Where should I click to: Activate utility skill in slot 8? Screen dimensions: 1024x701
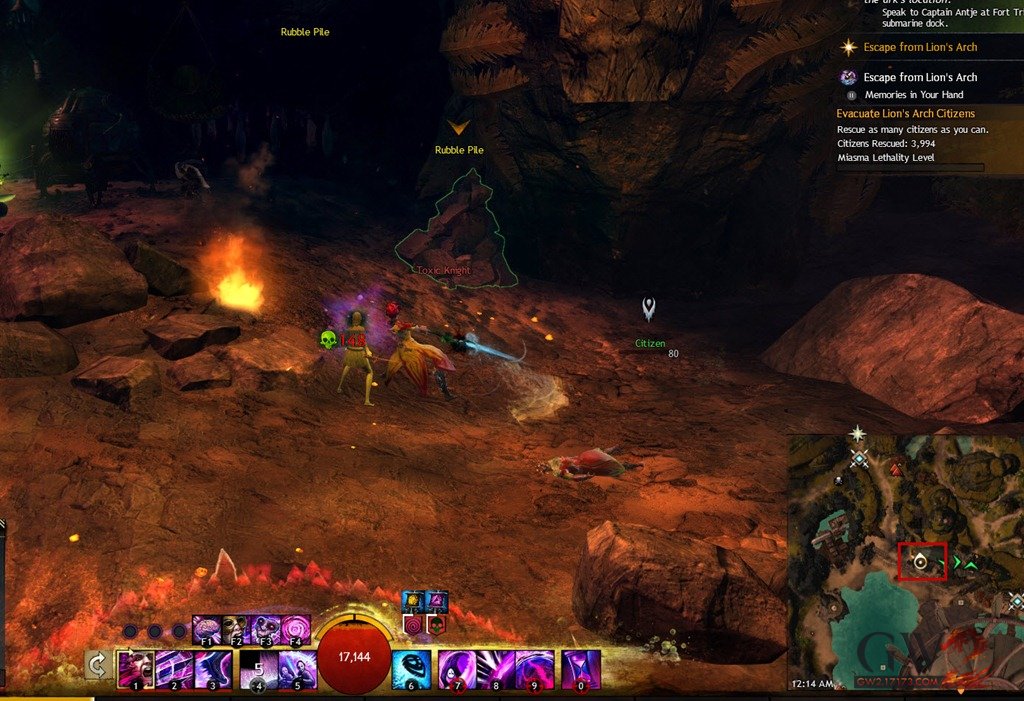(496, 669)
